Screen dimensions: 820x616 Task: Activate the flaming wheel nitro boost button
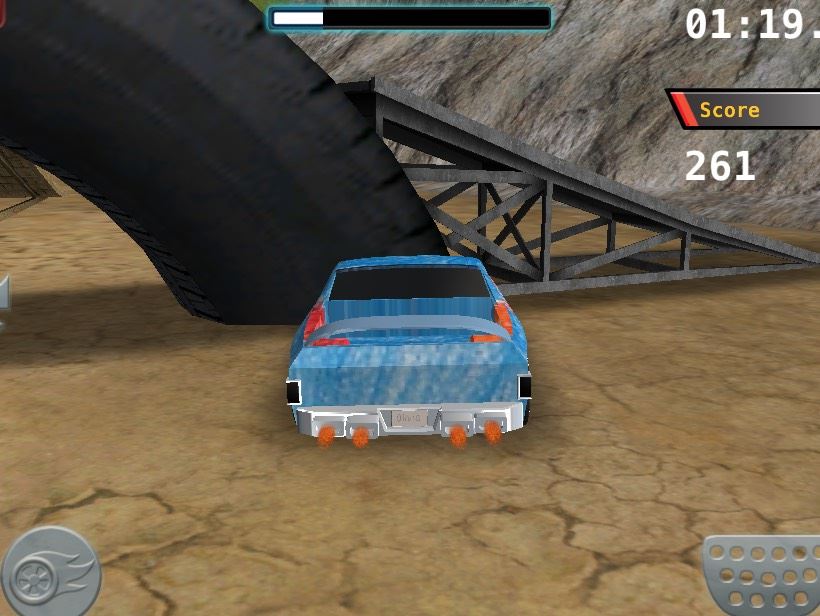click(x=50, y=572)
